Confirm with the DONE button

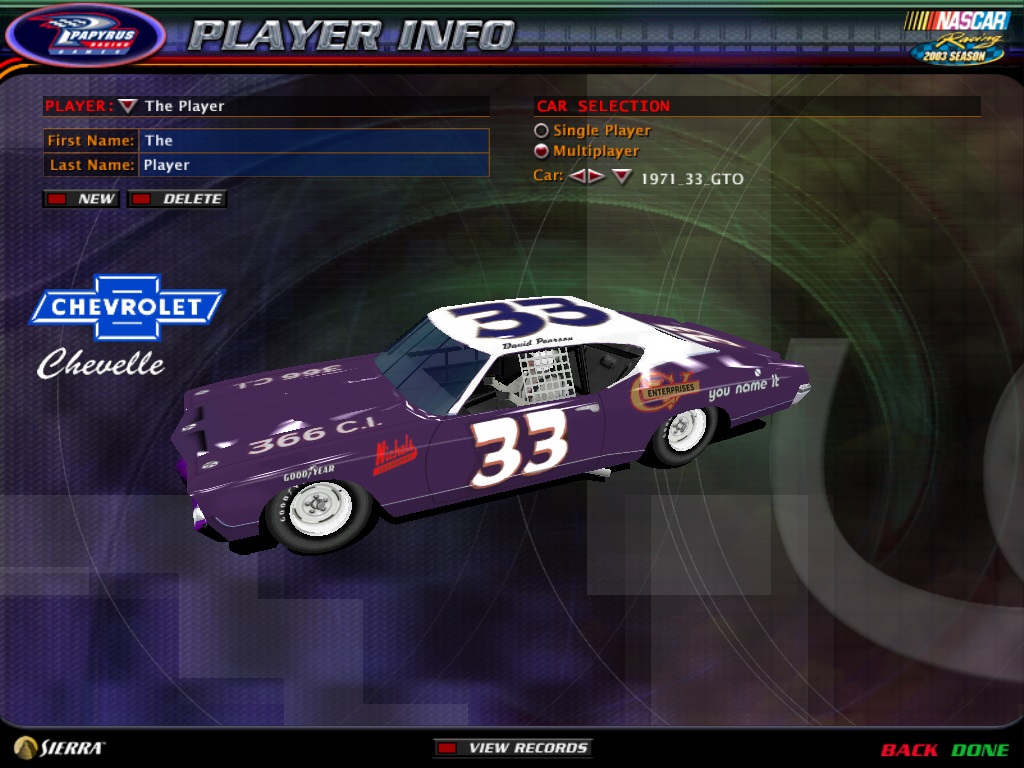click(x=980, y=750)
